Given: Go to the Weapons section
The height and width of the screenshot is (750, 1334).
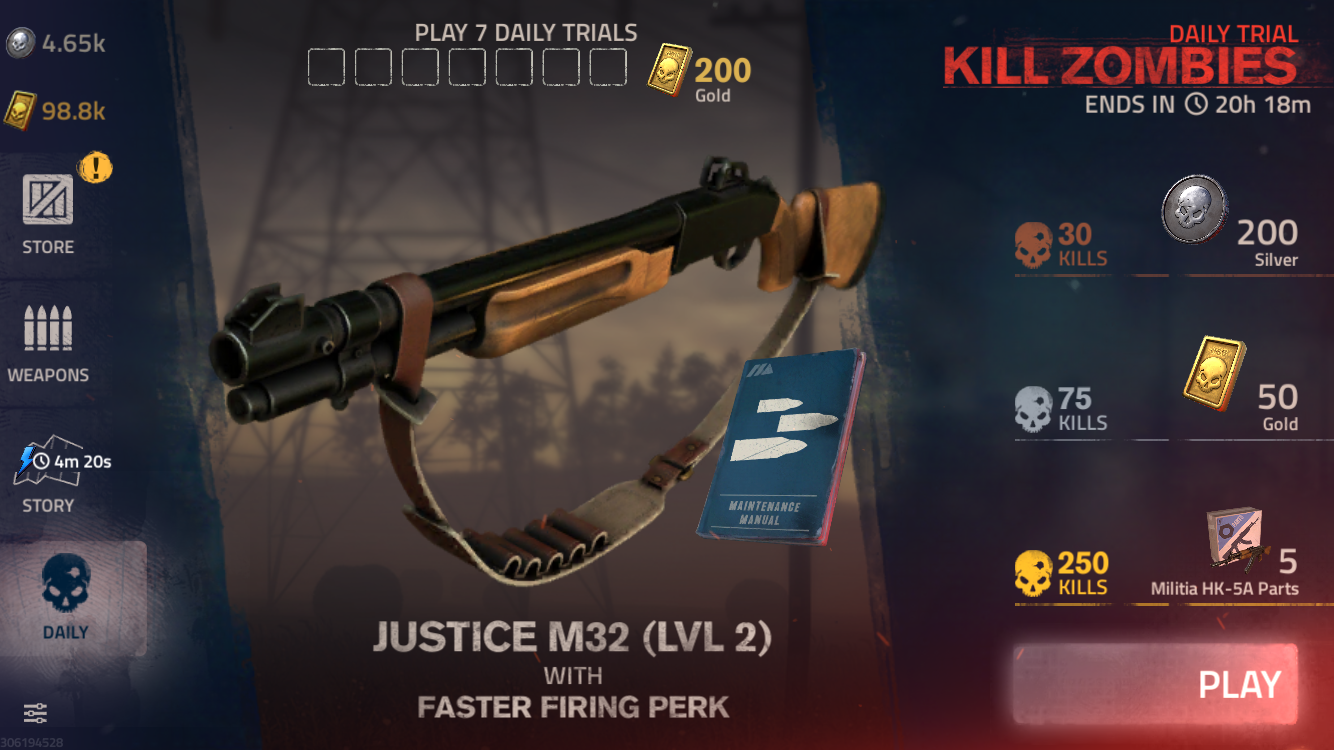Looking at the screenshot, I should [x=48, y=344].
